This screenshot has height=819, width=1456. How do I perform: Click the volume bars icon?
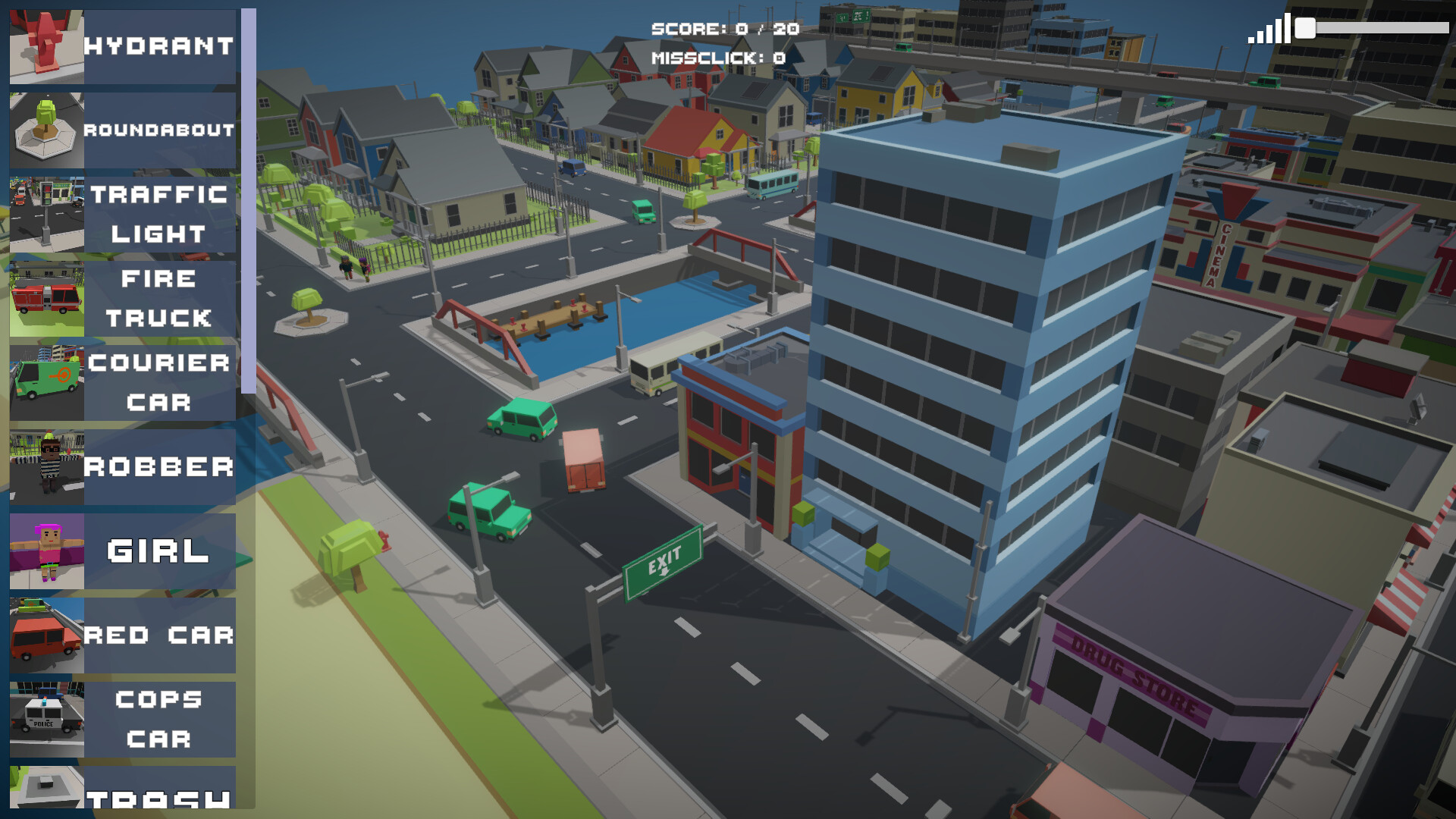(1269, 30)
